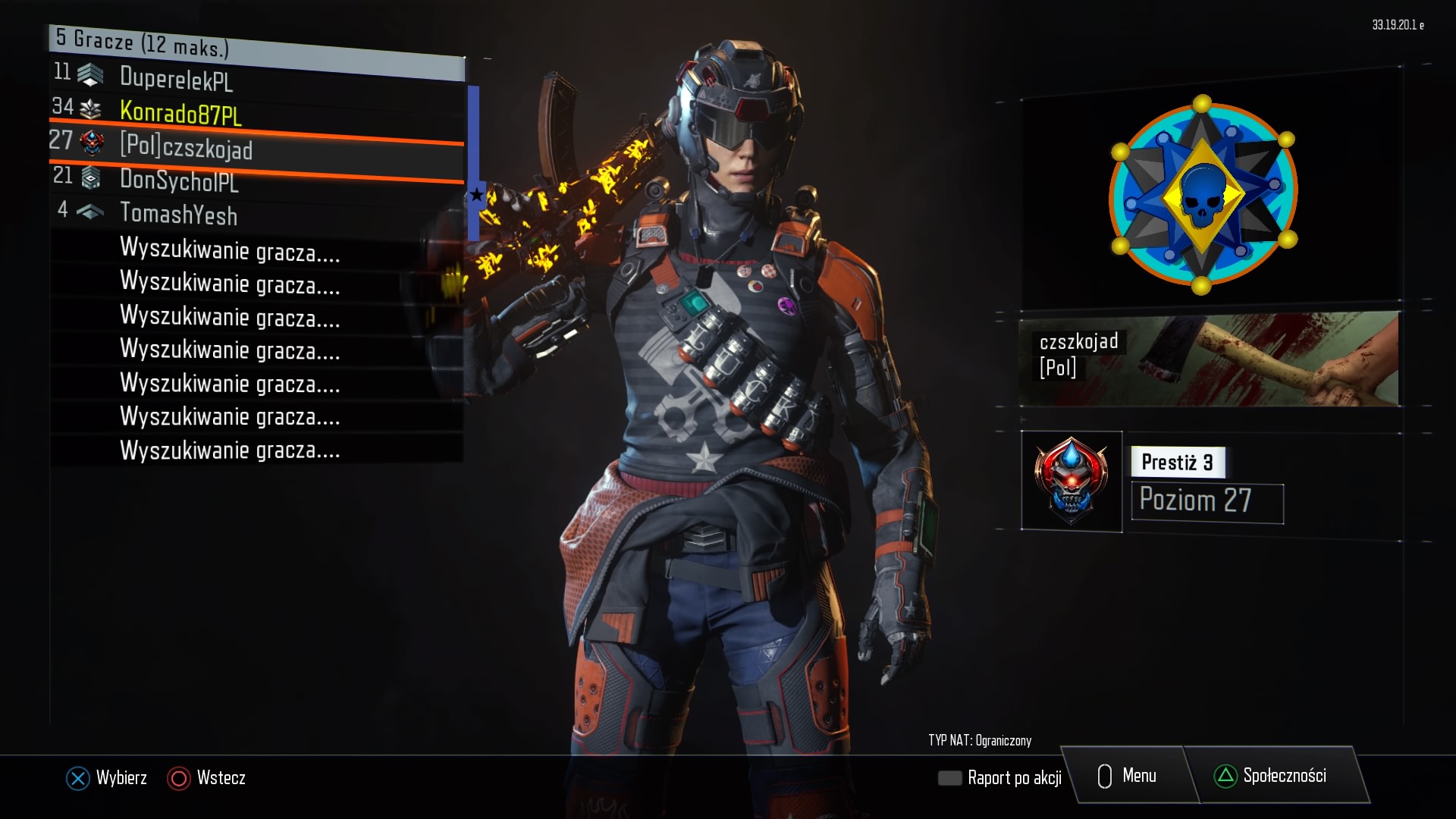Pick DonSycholPL in the lobby list
The image size is (1456, 819).
pyautogui.click(x=179, y=180)
